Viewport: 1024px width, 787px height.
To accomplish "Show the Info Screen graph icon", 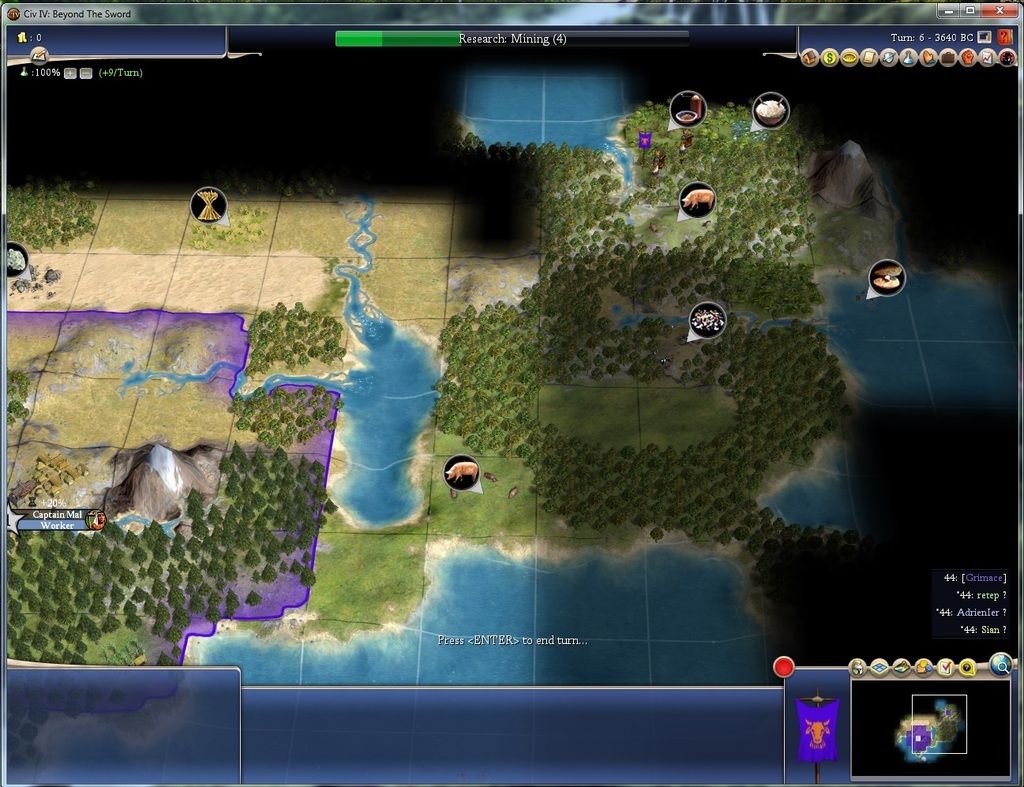I will (987, 58).
